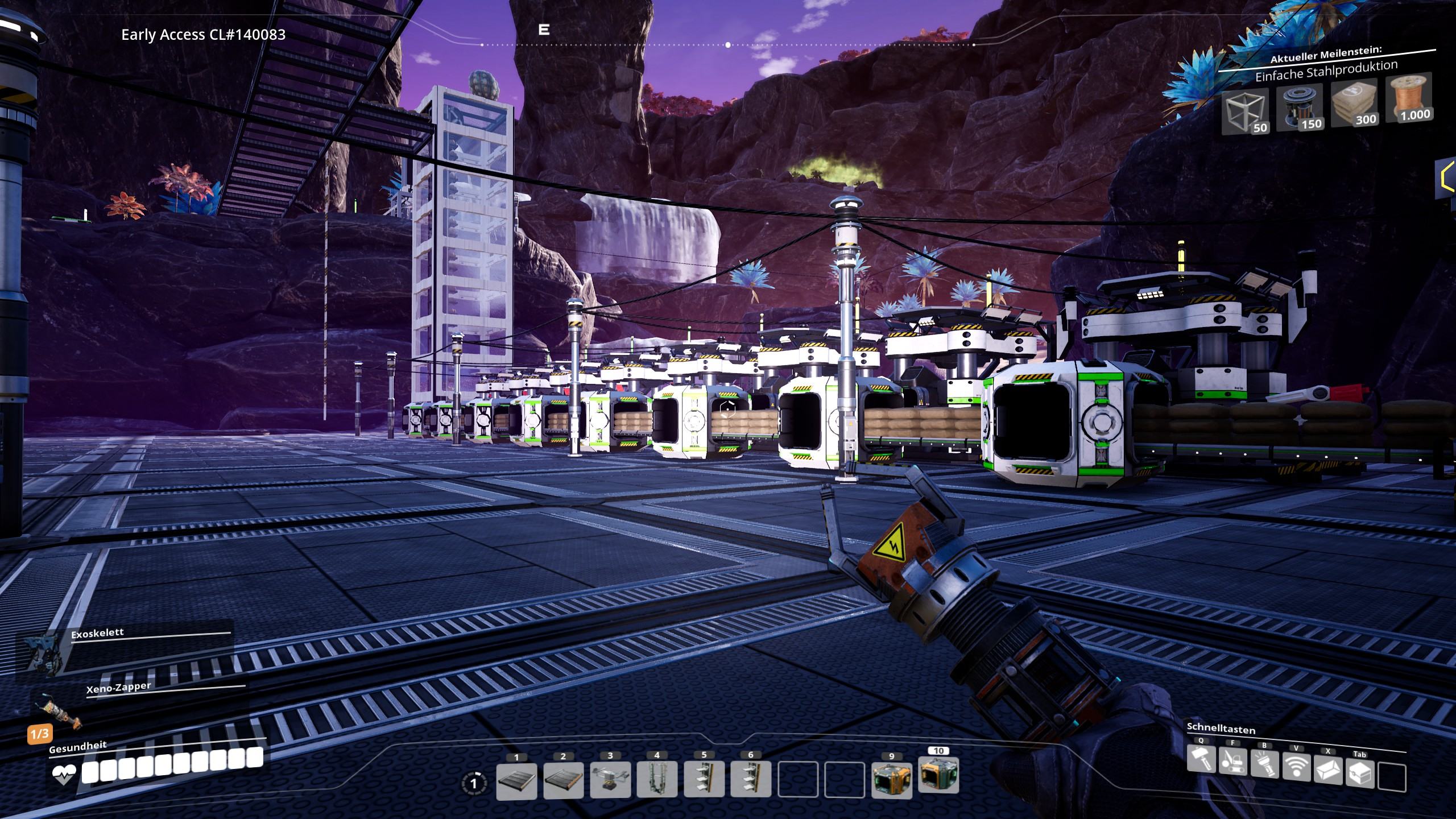Choose the hotbar slot 3 buildable
This screenshot has height=819, width=1456.
(x=610, y=780)
